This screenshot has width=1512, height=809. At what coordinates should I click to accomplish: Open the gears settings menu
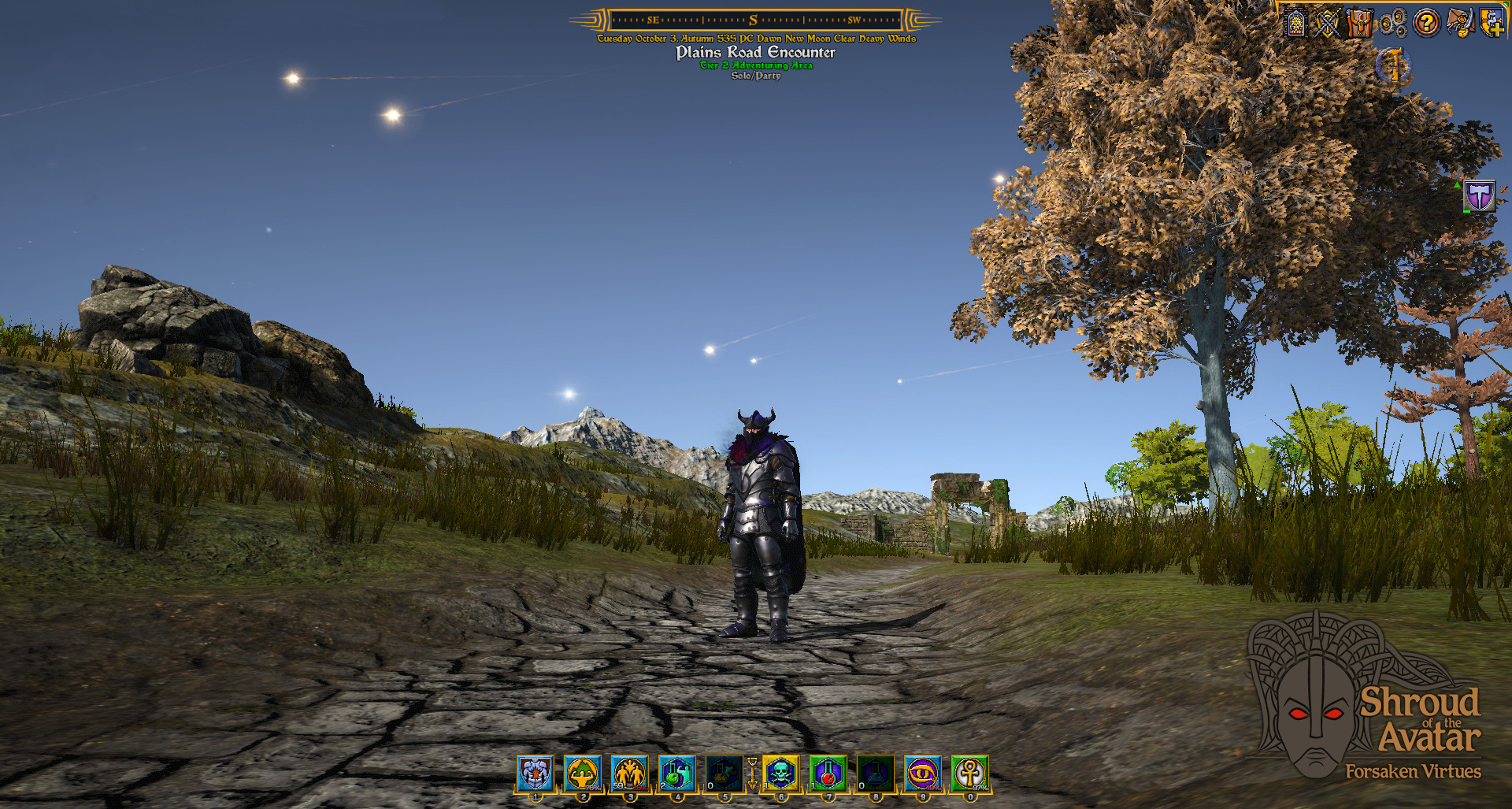1393,23
